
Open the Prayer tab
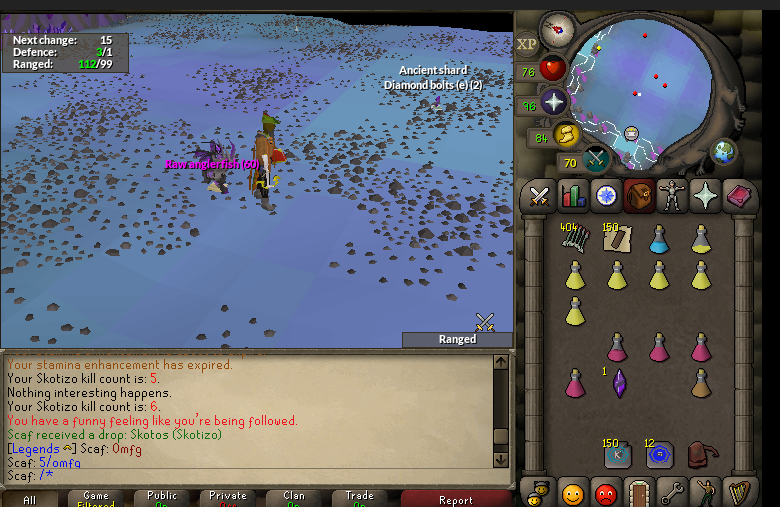coord(706,197)
